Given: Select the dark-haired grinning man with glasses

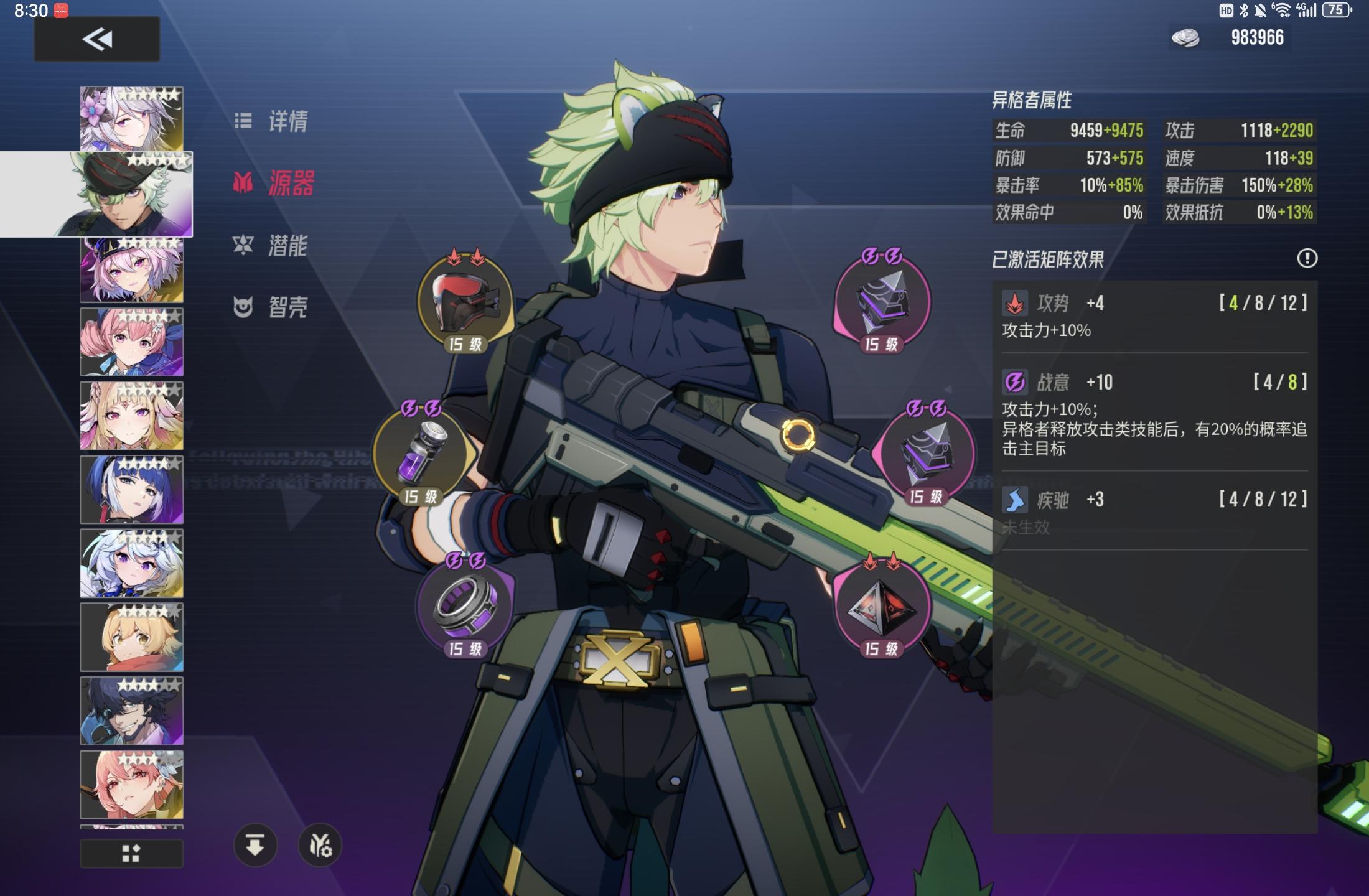Looking at the screenshot, I should pos(131,711).
